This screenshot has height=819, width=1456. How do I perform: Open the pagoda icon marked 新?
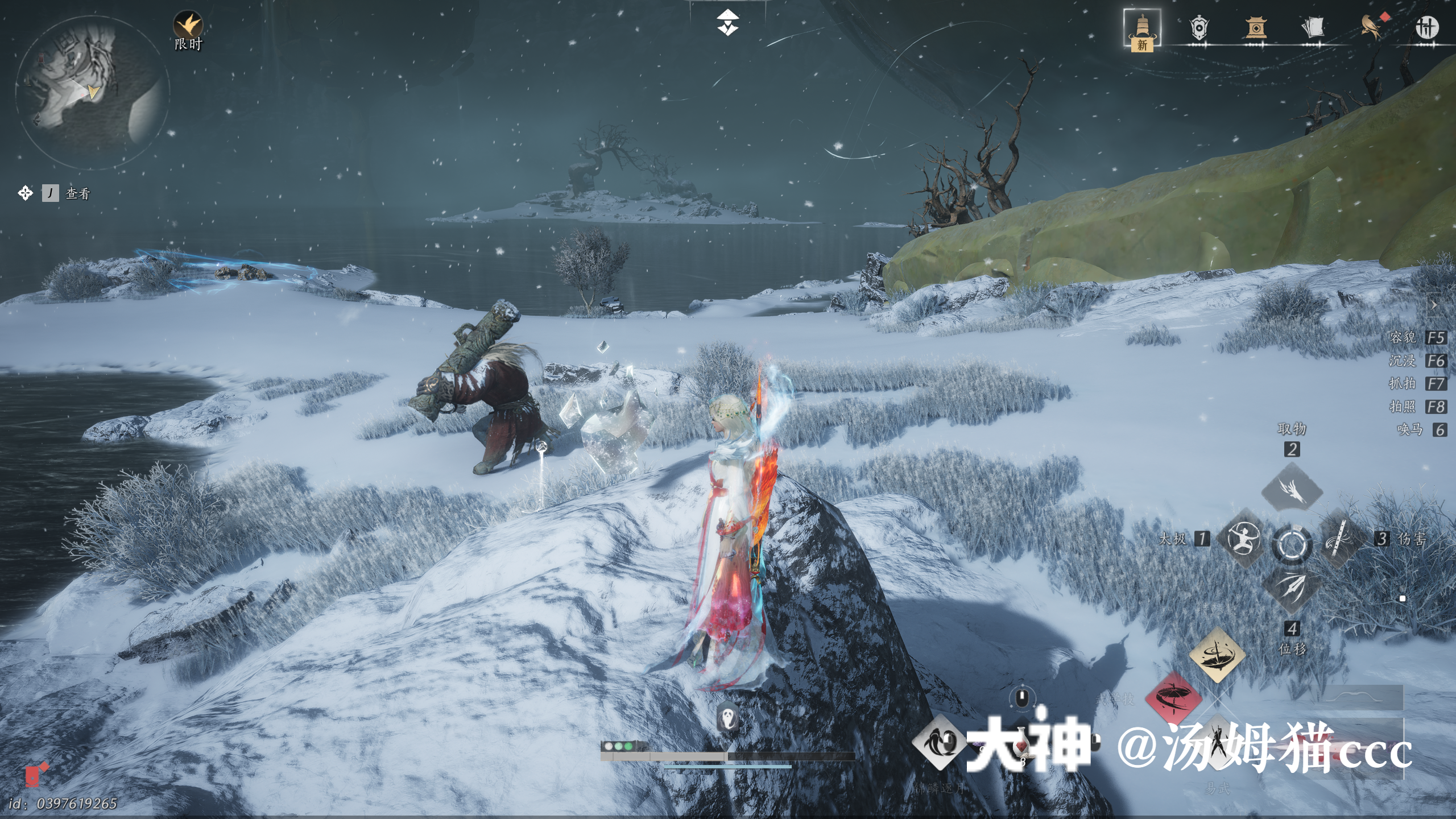click(1142, 30)
